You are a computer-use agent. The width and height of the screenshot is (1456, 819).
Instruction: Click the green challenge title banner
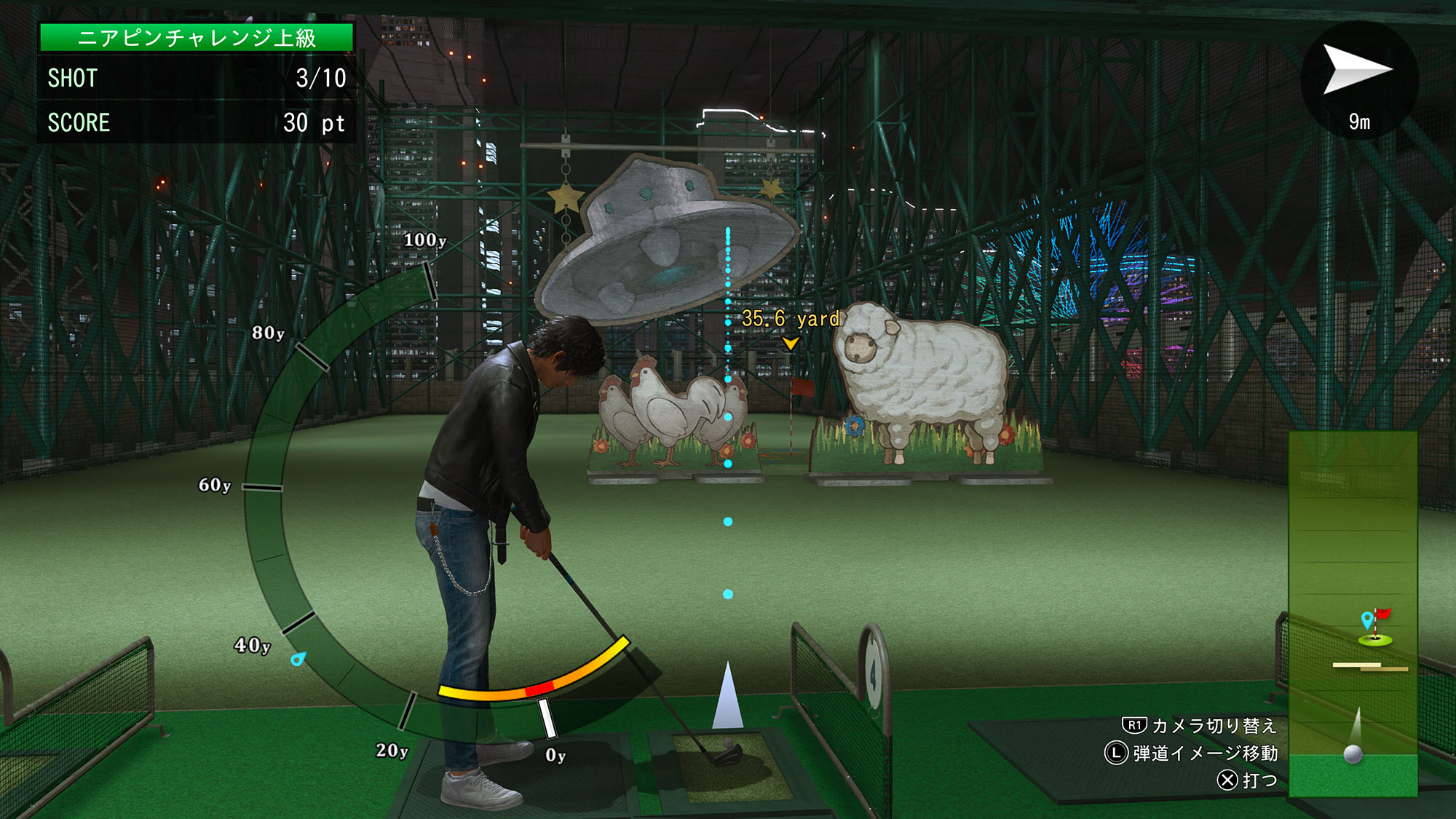(x=197, y=38)
